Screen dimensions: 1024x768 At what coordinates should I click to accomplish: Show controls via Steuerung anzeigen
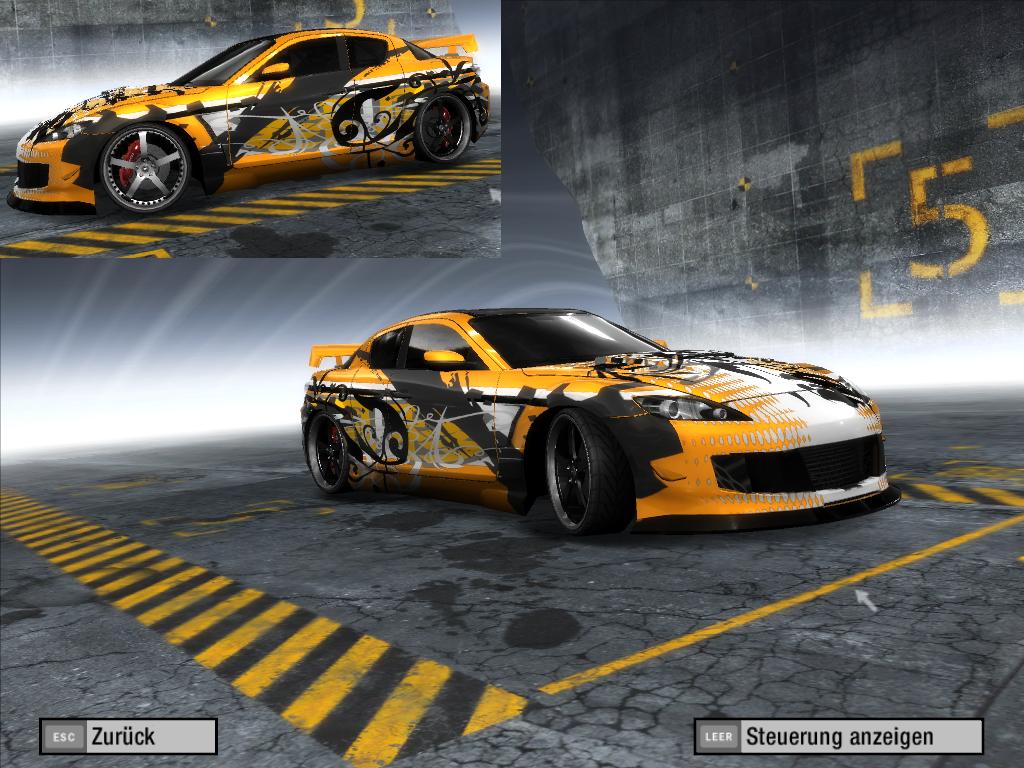[x=838, y=737]
